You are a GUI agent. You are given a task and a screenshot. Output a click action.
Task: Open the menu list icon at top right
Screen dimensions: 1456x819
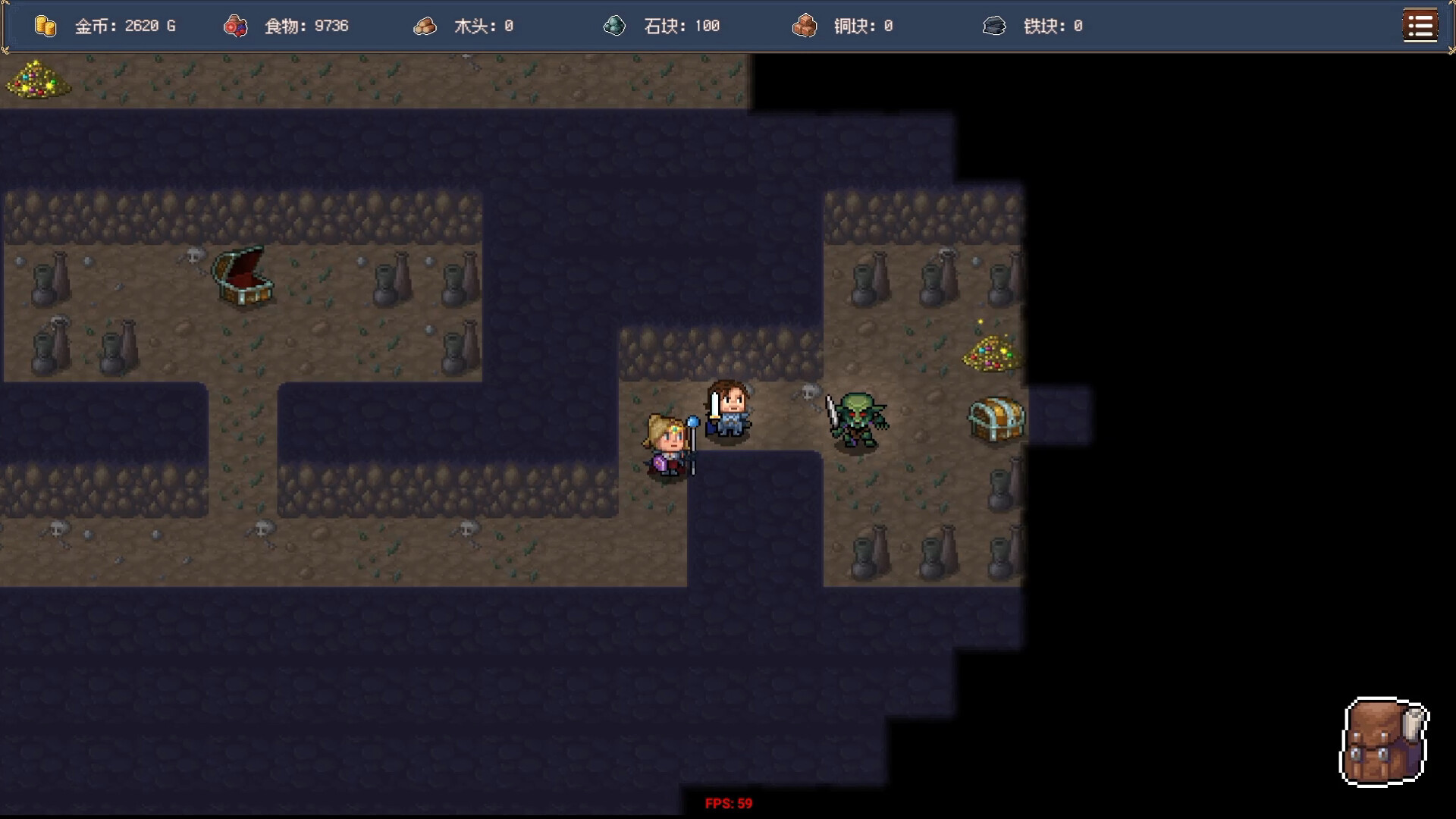click(1420, 25)
